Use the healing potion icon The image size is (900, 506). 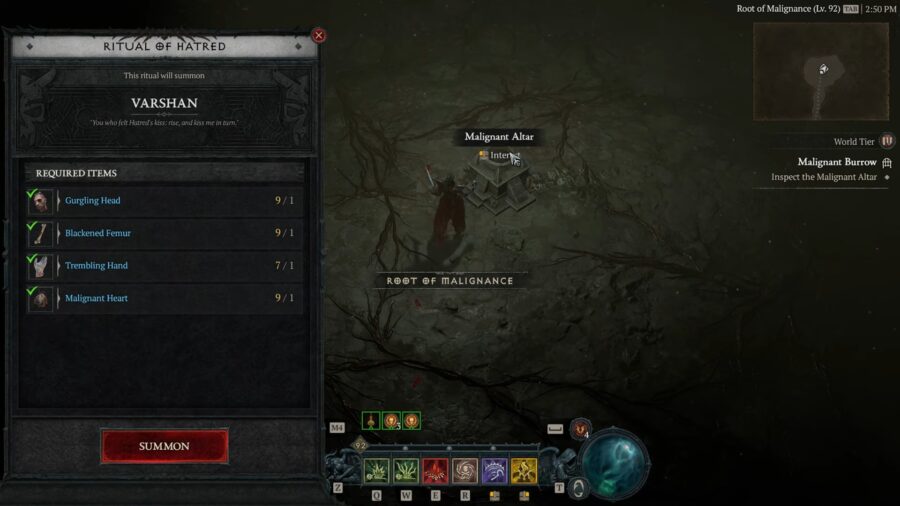point(581,429)
